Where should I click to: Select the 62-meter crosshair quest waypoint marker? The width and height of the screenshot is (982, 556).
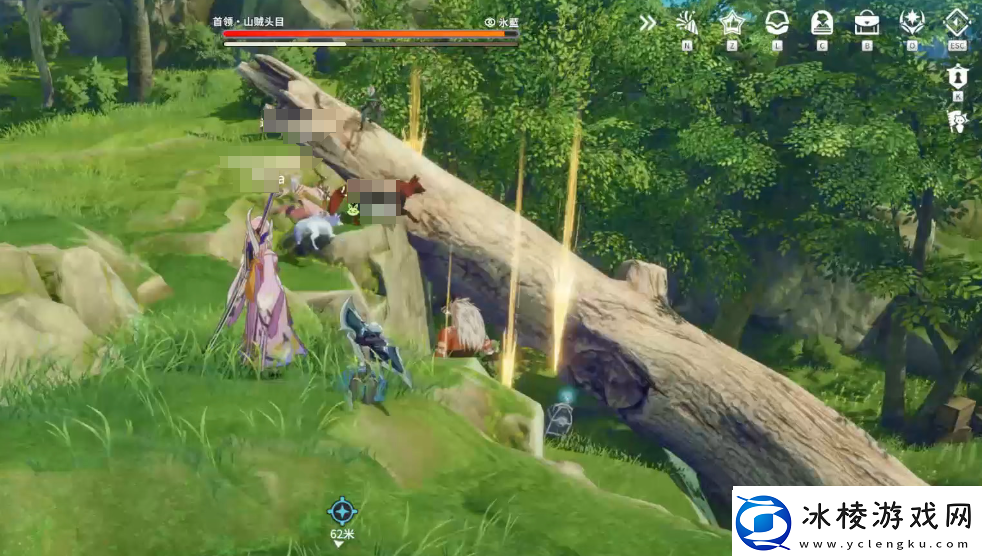[x=342, y=511]
